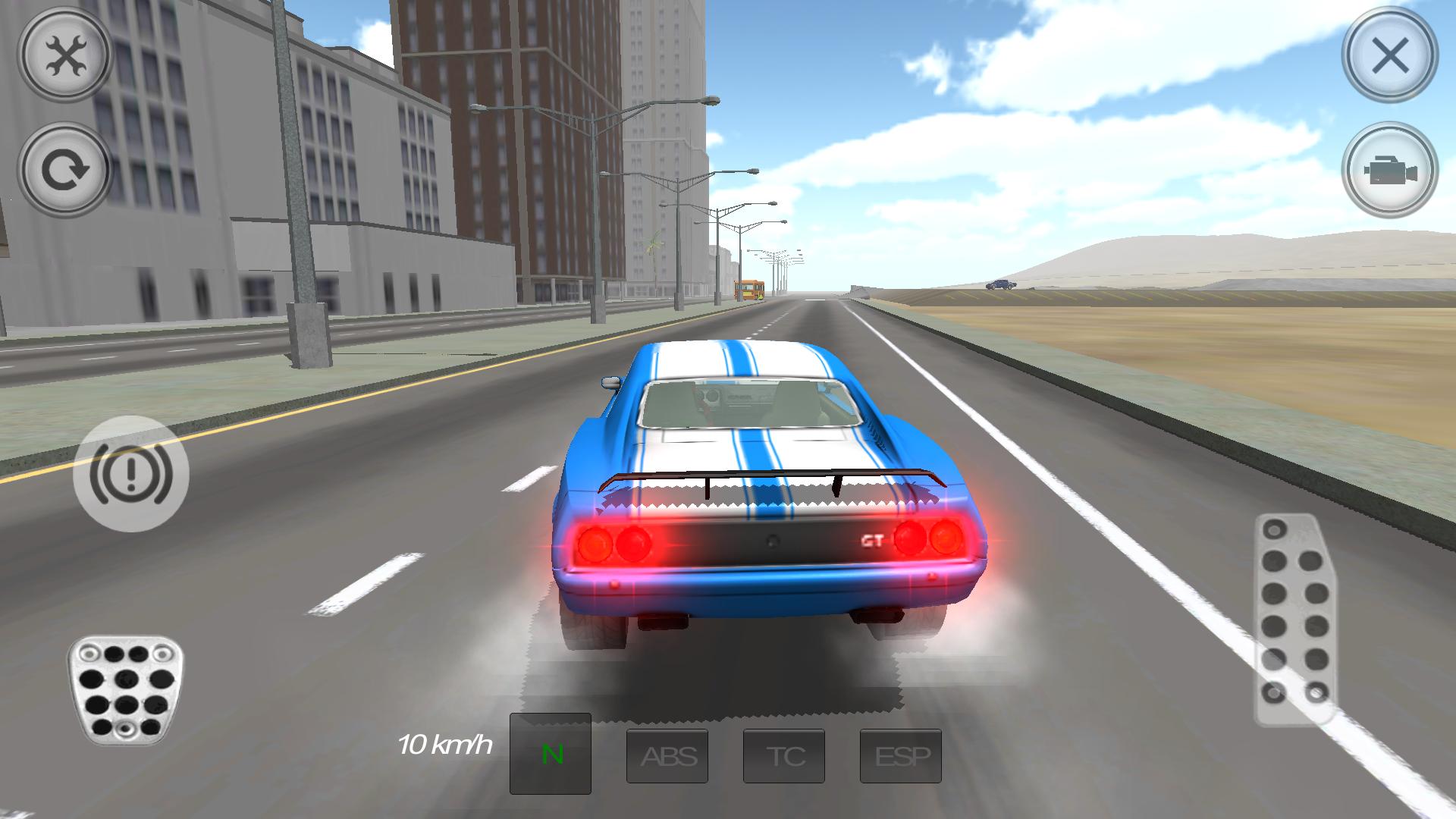The image size is (1456, 819).
Task: Tap the orange bus down the road
Action: pyautogui.click(x=749, y=289)
